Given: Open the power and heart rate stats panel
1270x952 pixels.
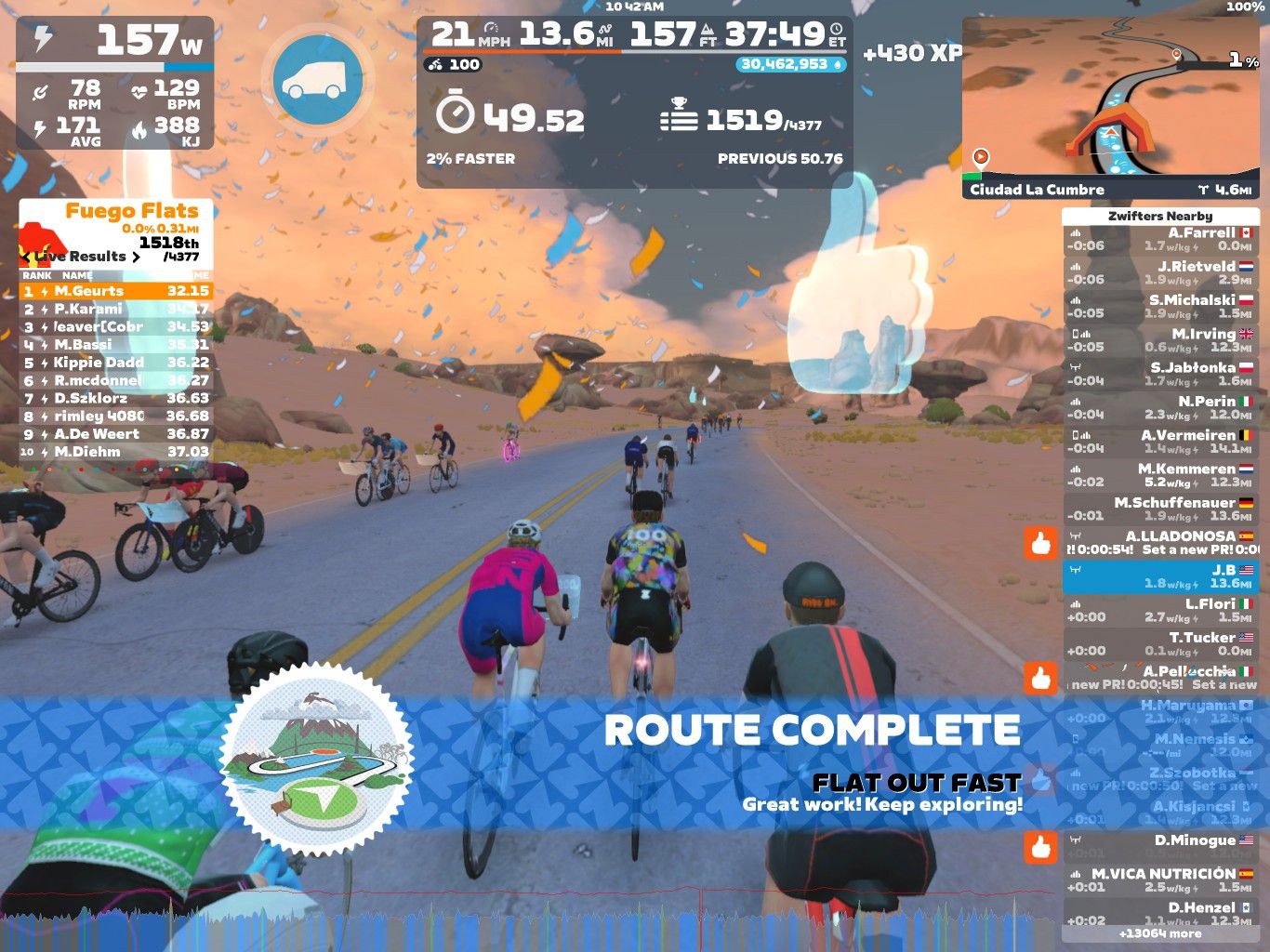Looking at the screenshot, I should [x=115, y=84].
